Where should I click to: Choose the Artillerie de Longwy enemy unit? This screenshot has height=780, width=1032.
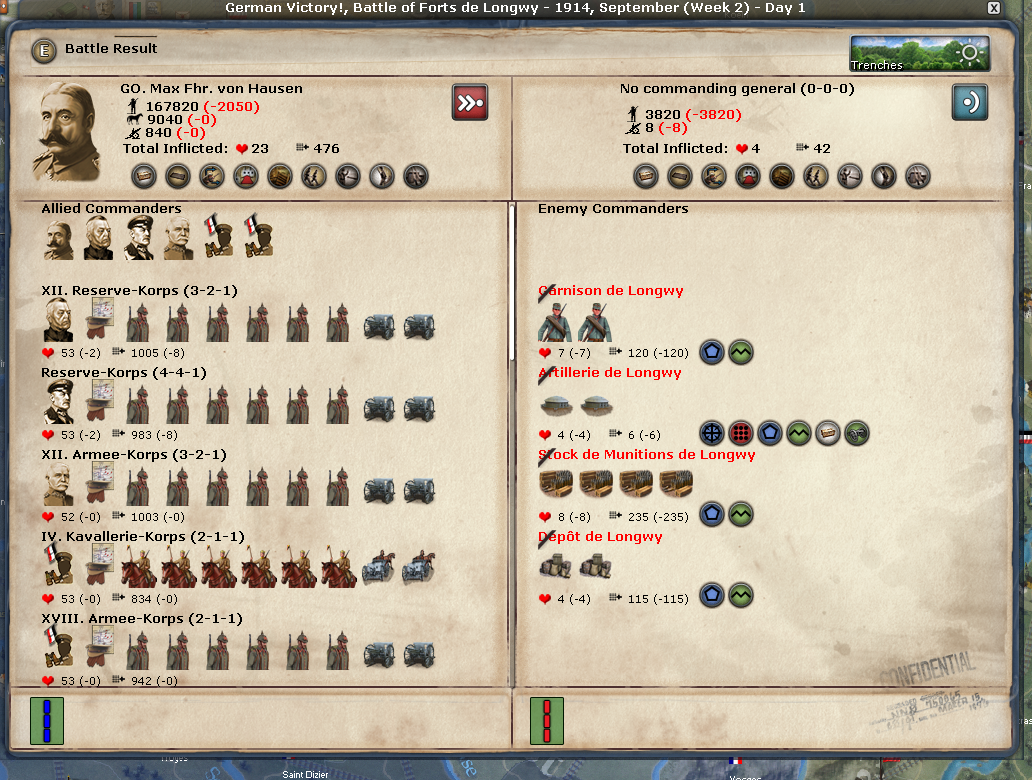point(609,373)
